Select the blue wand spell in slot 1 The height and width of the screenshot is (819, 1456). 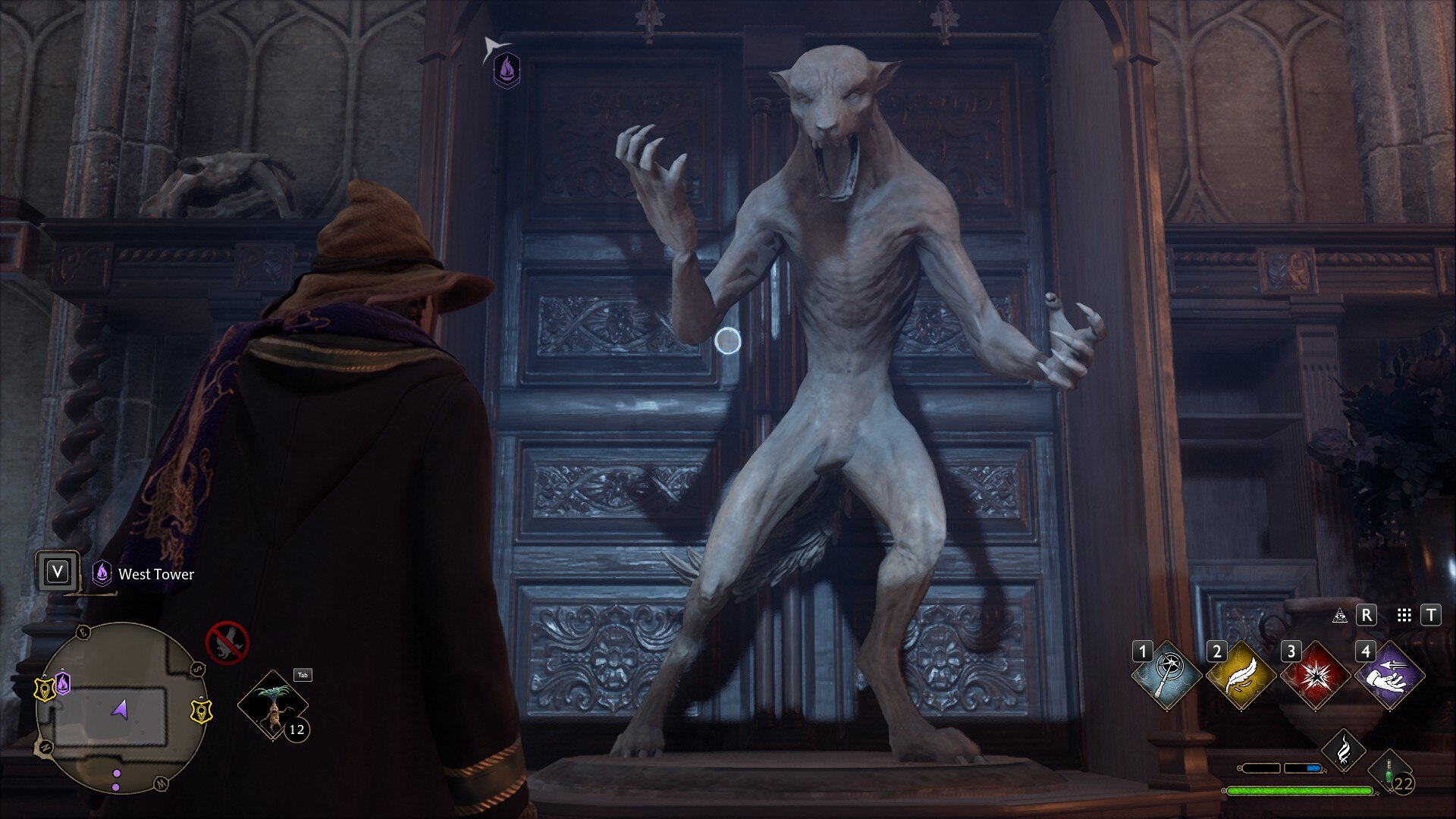[1166, 675]
